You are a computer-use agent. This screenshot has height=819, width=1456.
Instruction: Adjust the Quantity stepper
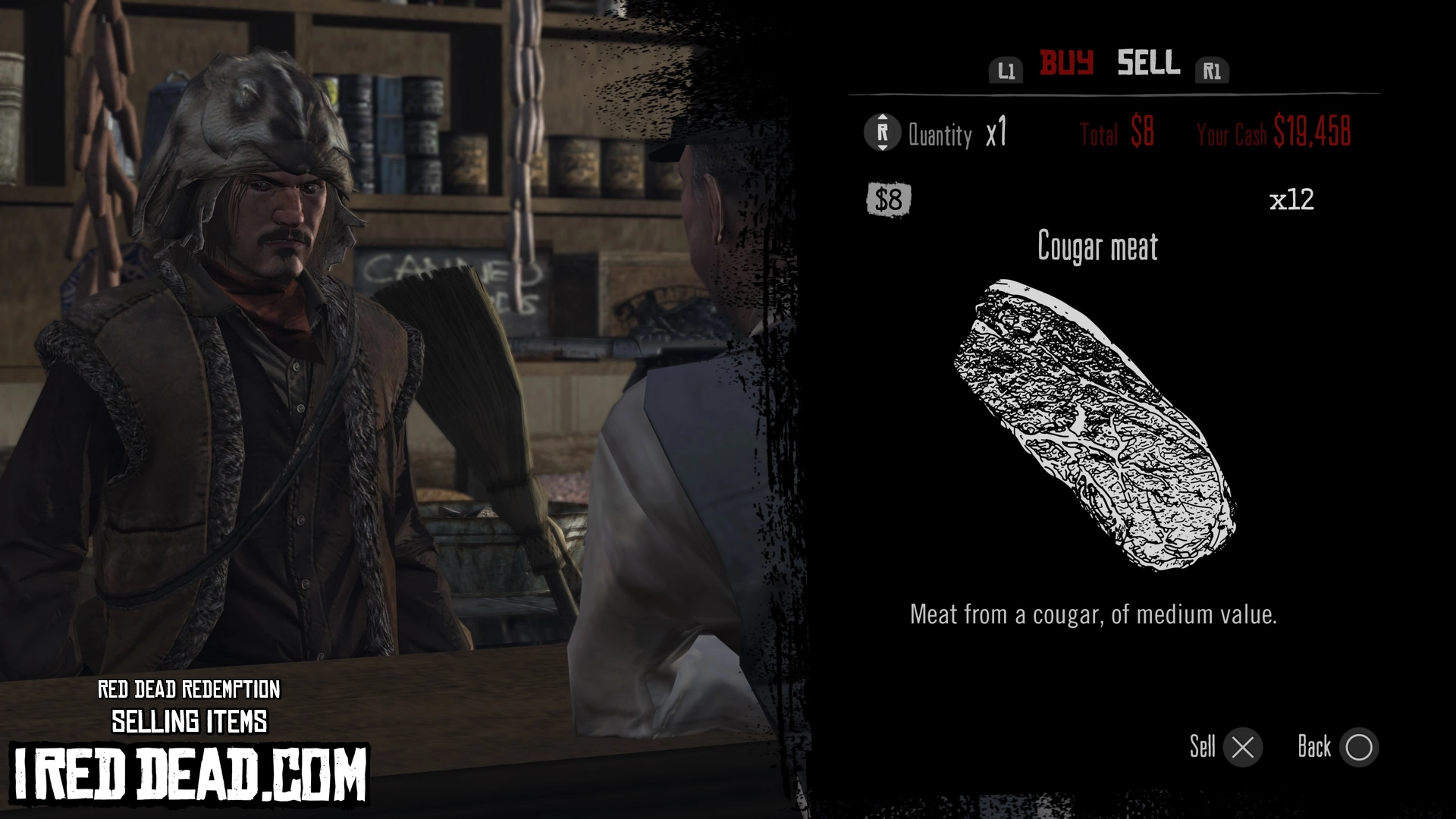pos(882,133)
